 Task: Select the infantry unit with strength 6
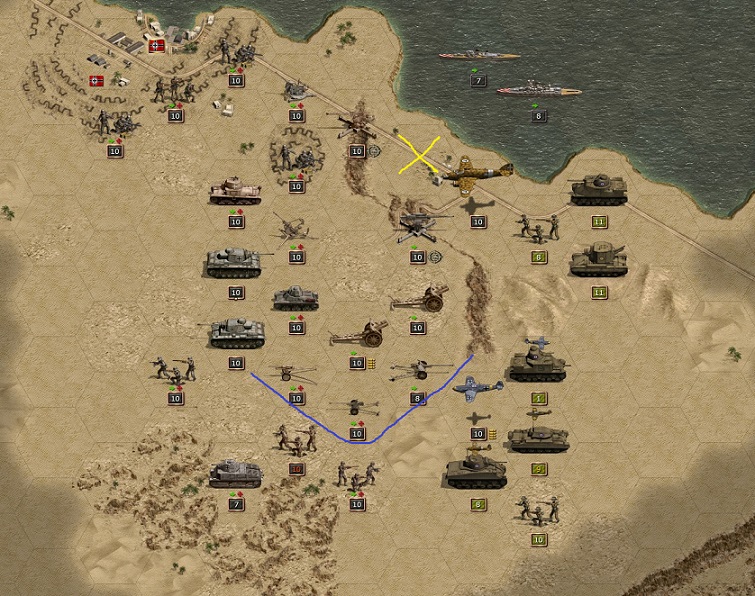[x=538, y=228]
